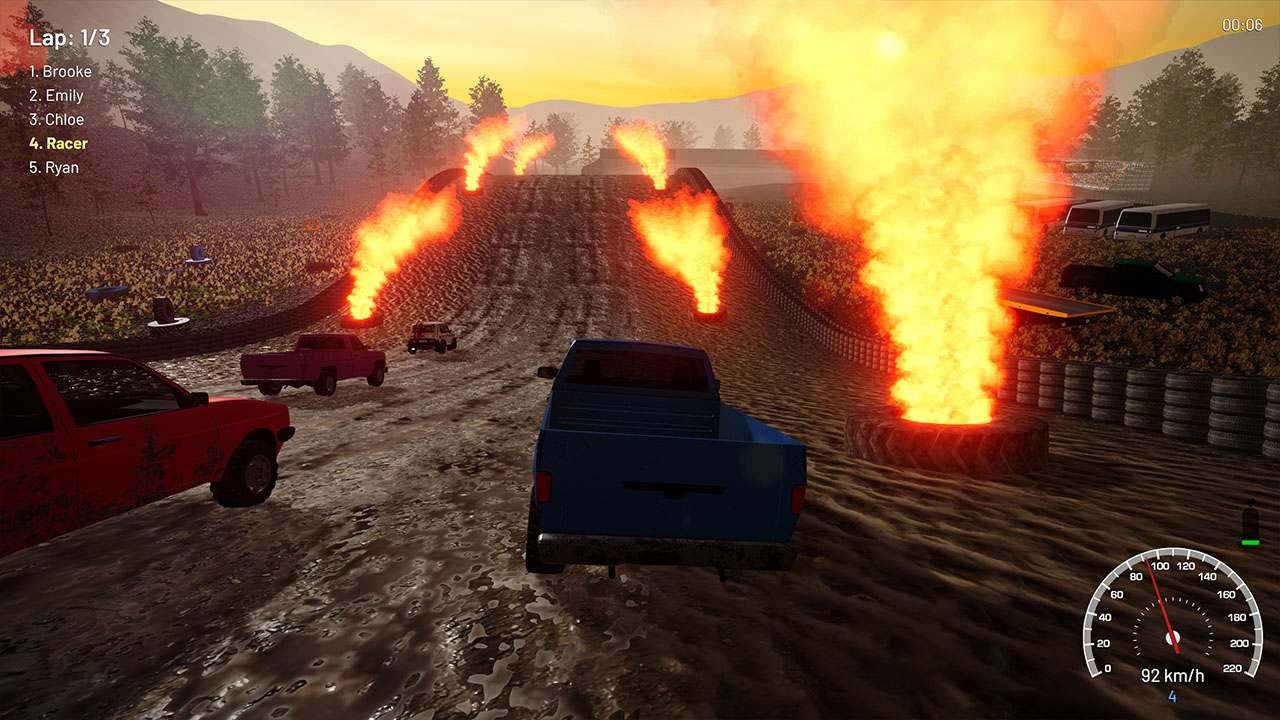Click the nitro canister icon
The image size is (1280, 720).
1250,518
